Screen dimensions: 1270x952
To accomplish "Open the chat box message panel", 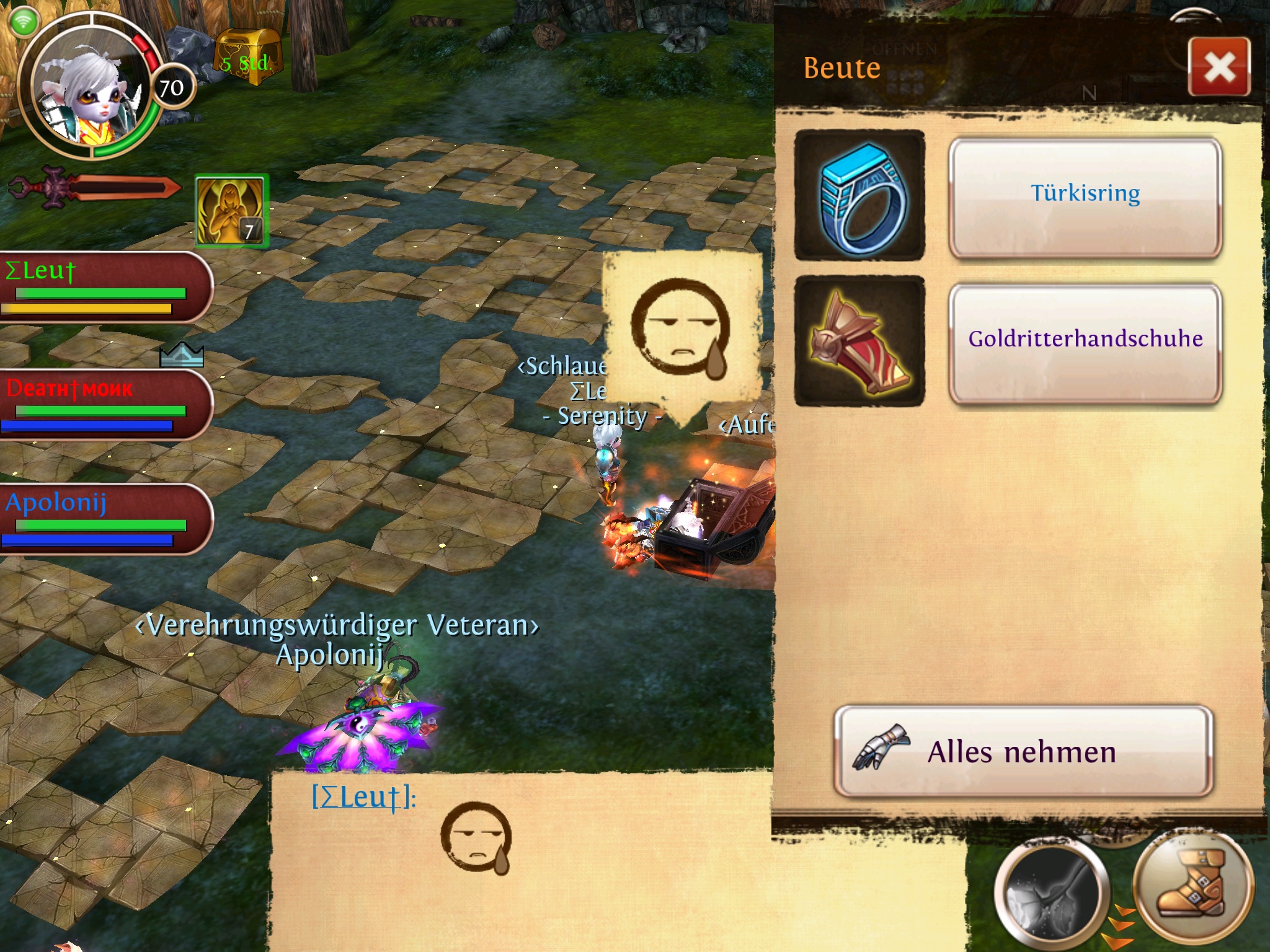I will tap(521, 862).
